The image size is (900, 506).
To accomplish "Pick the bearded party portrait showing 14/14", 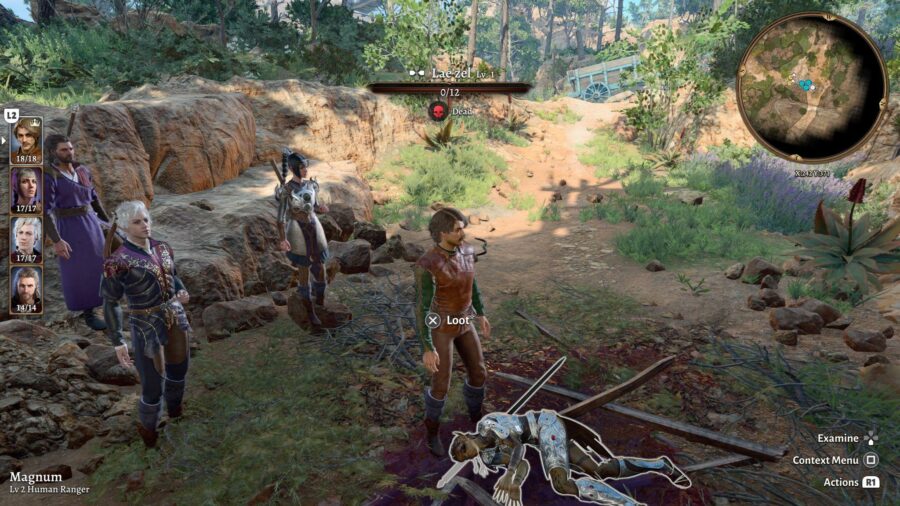I will pyautogui.click(x=26, y=287).
